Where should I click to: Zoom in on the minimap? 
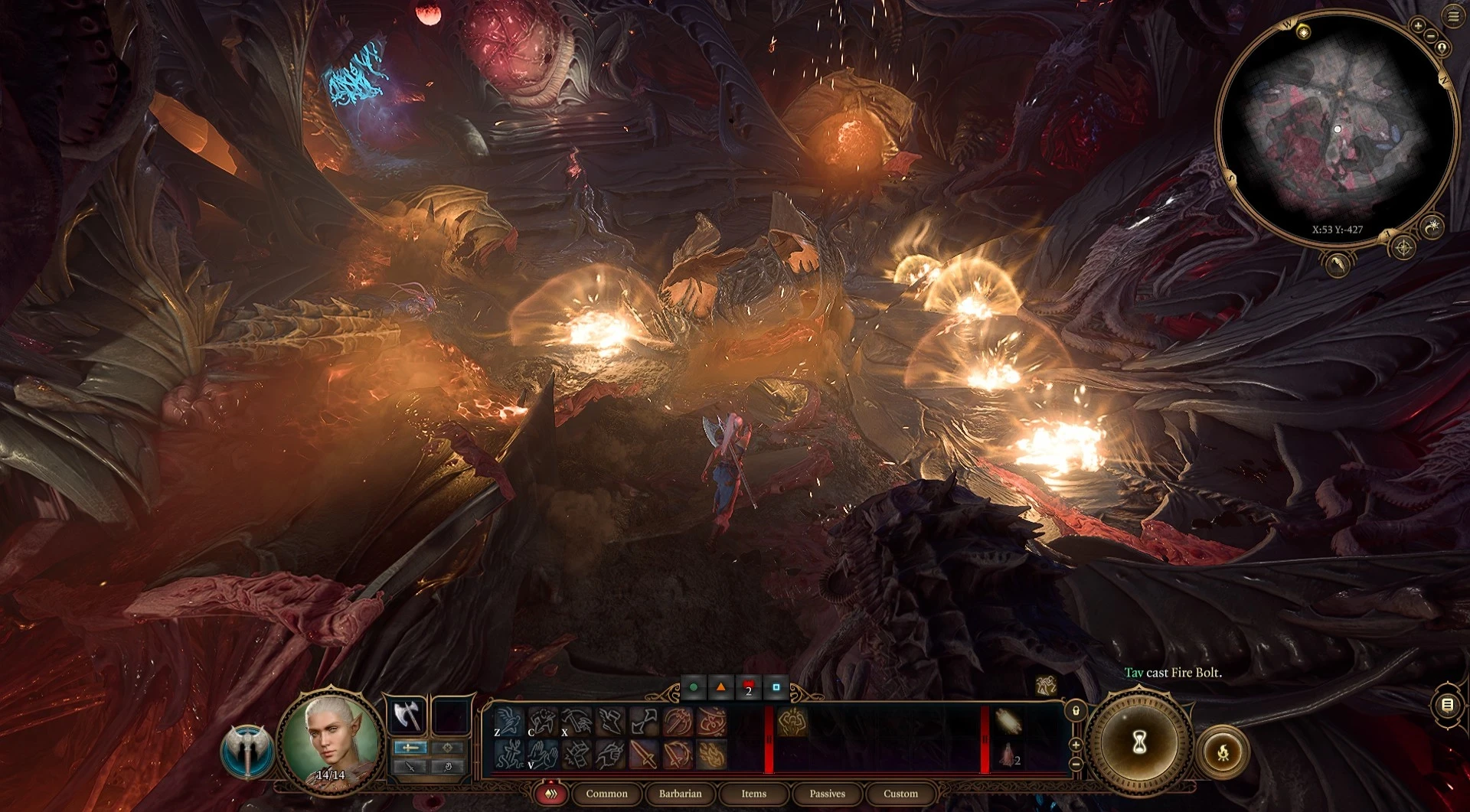1418,25
